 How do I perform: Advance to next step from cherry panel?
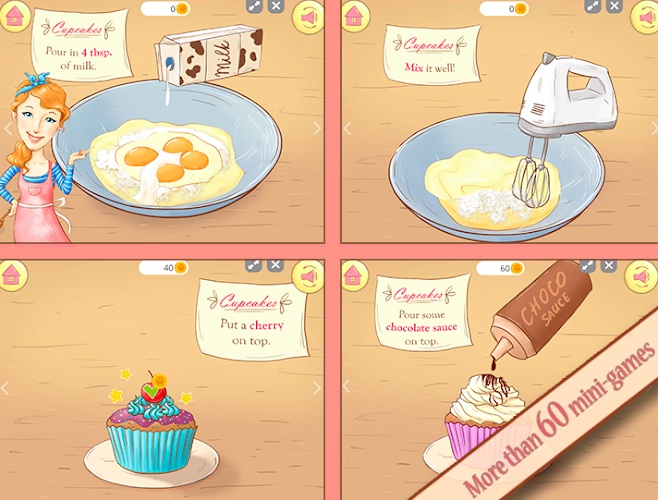(x=317, y=386)
